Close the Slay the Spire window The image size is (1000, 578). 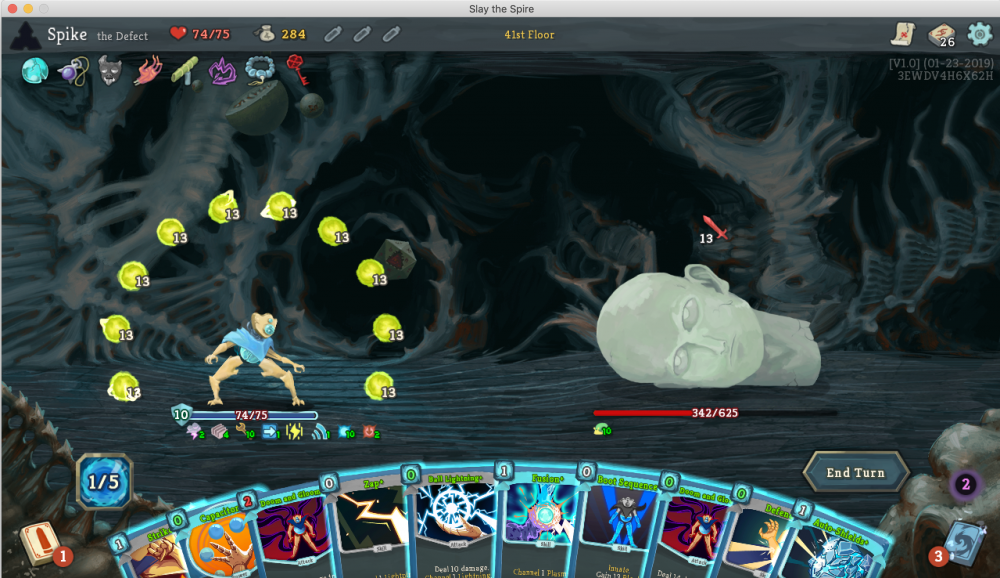[11, 8]
